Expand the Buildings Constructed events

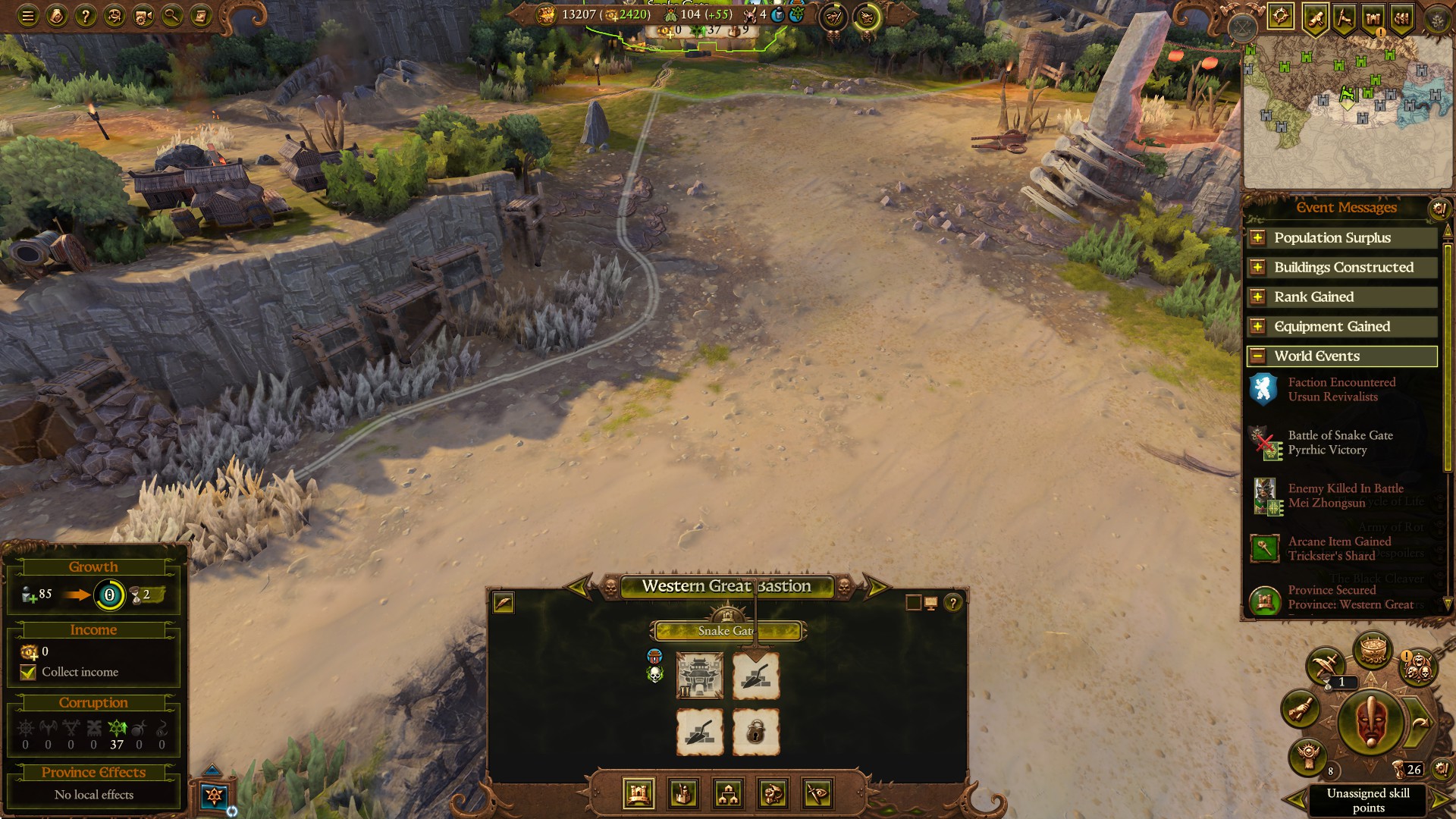pos(1258,267)
